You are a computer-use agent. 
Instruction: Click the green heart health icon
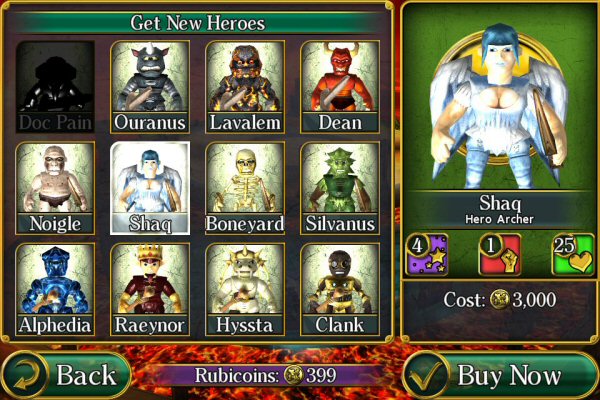coord(572,254)
